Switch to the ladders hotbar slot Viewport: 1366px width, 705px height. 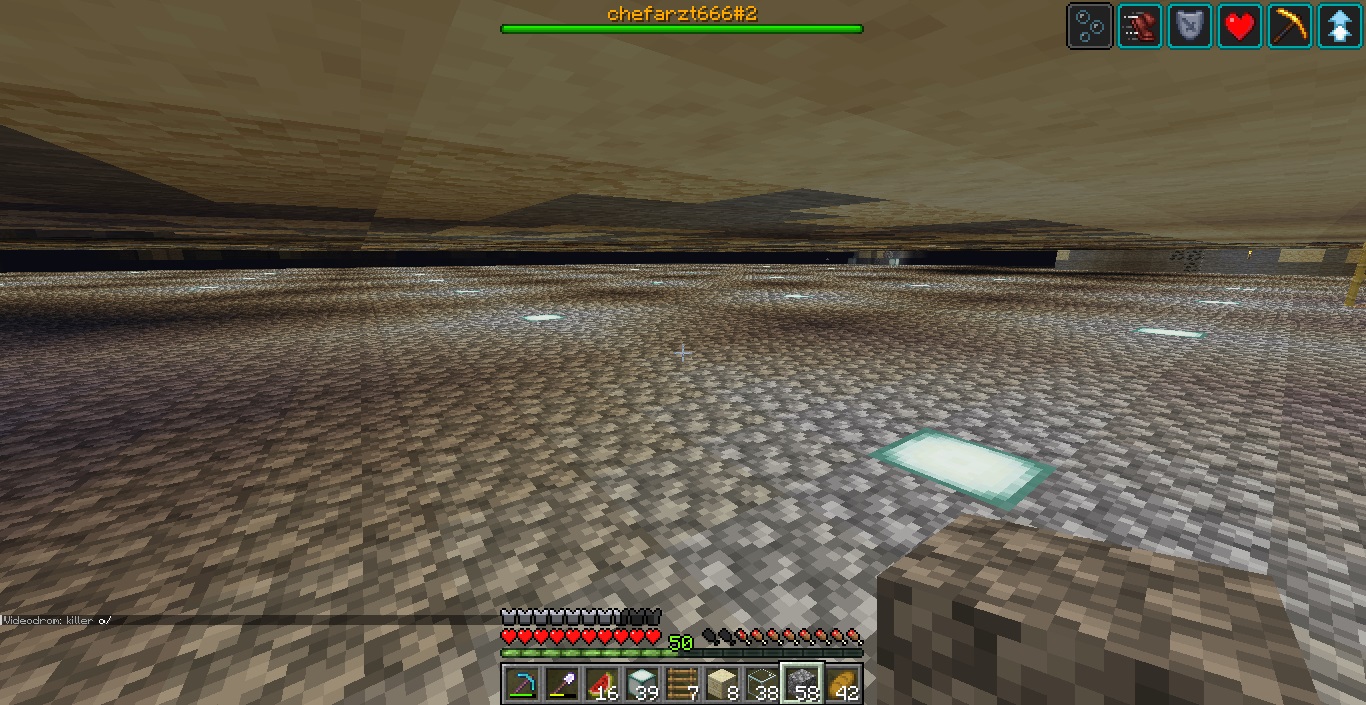click(x=681, y=684)
